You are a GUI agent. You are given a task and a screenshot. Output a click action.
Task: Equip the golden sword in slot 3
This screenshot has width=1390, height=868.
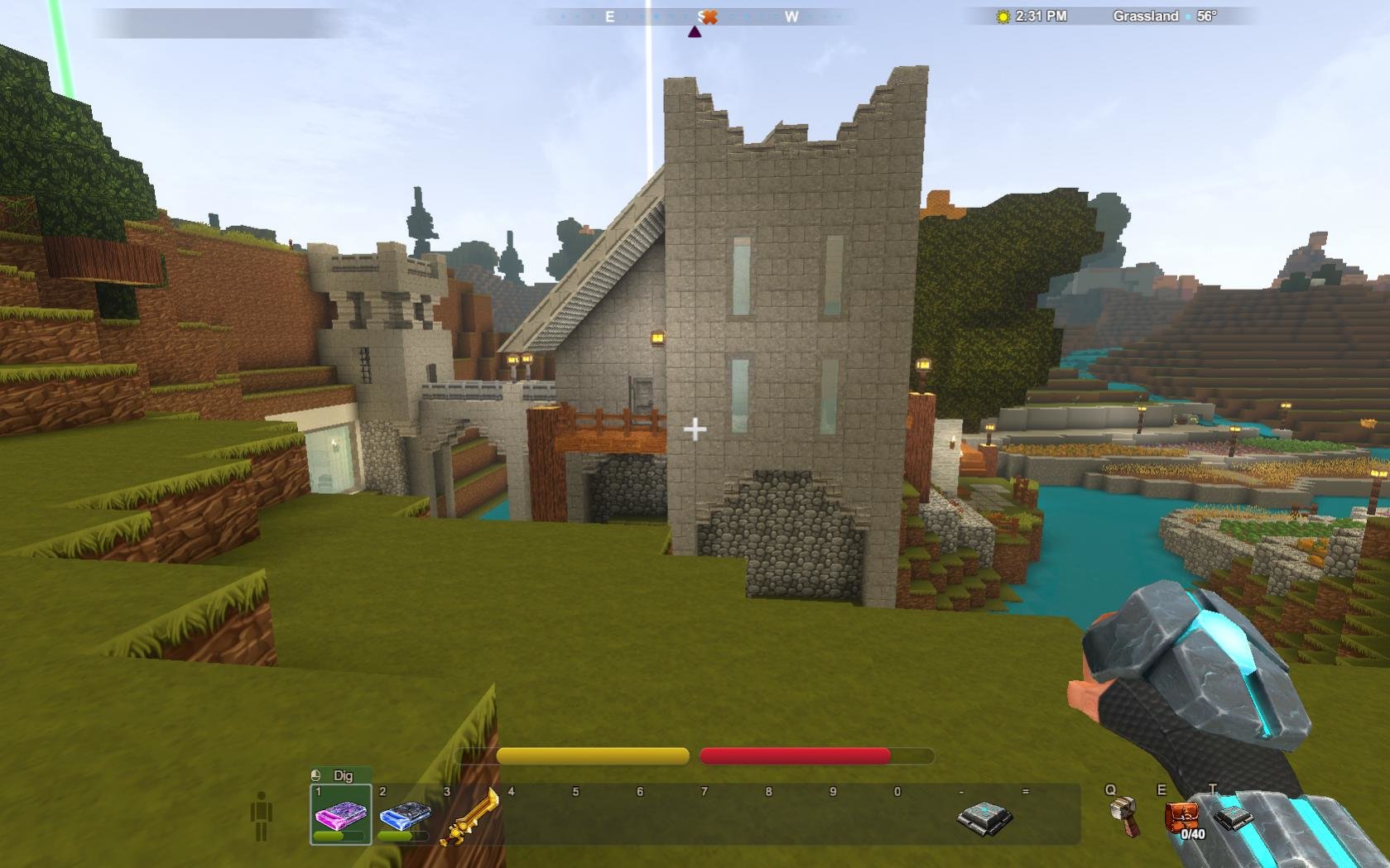[x=469, y=818]
